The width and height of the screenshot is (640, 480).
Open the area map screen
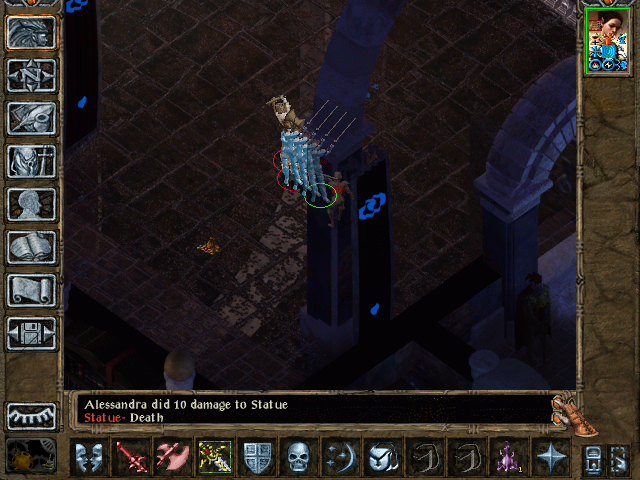tap(31, 75)
